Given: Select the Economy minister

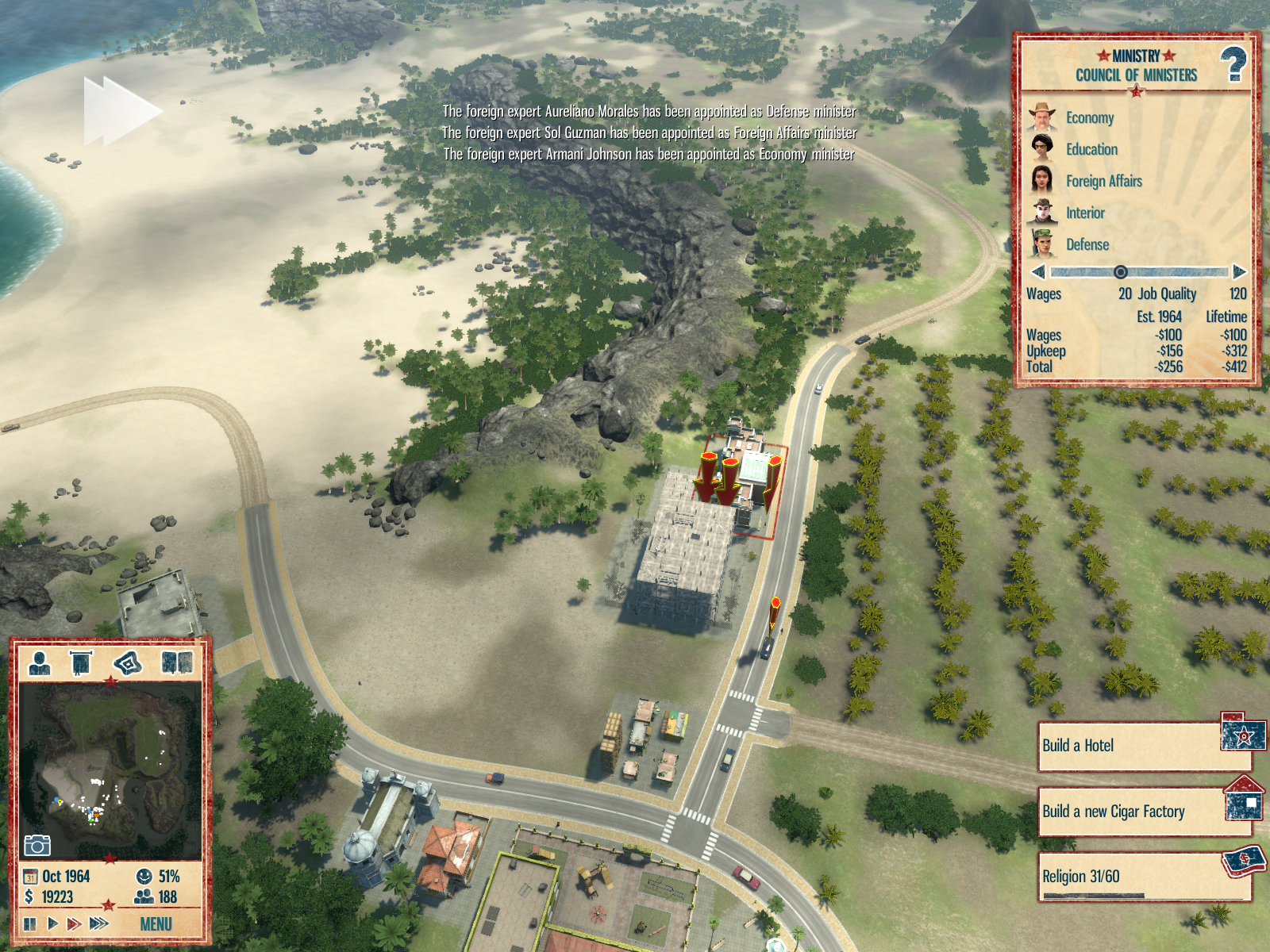Looking at the screenshot, I should tap(1089, 118).
